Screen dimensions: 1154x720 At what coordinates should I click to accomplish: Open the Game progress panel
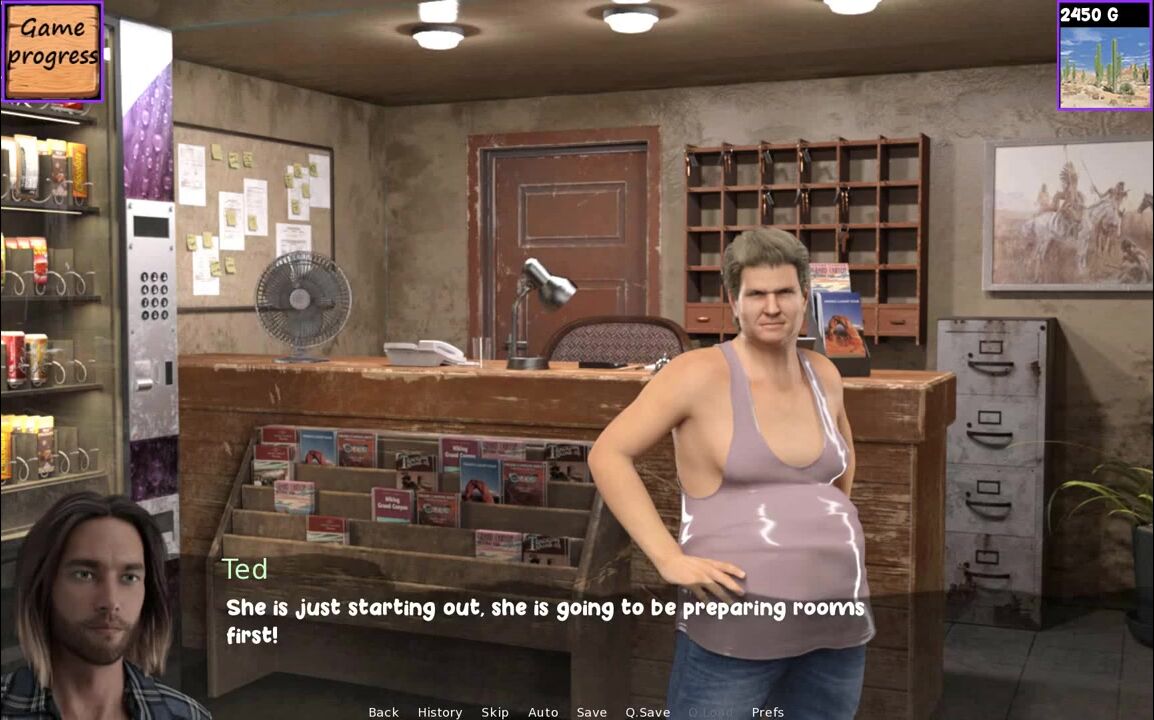click(52, 51)
